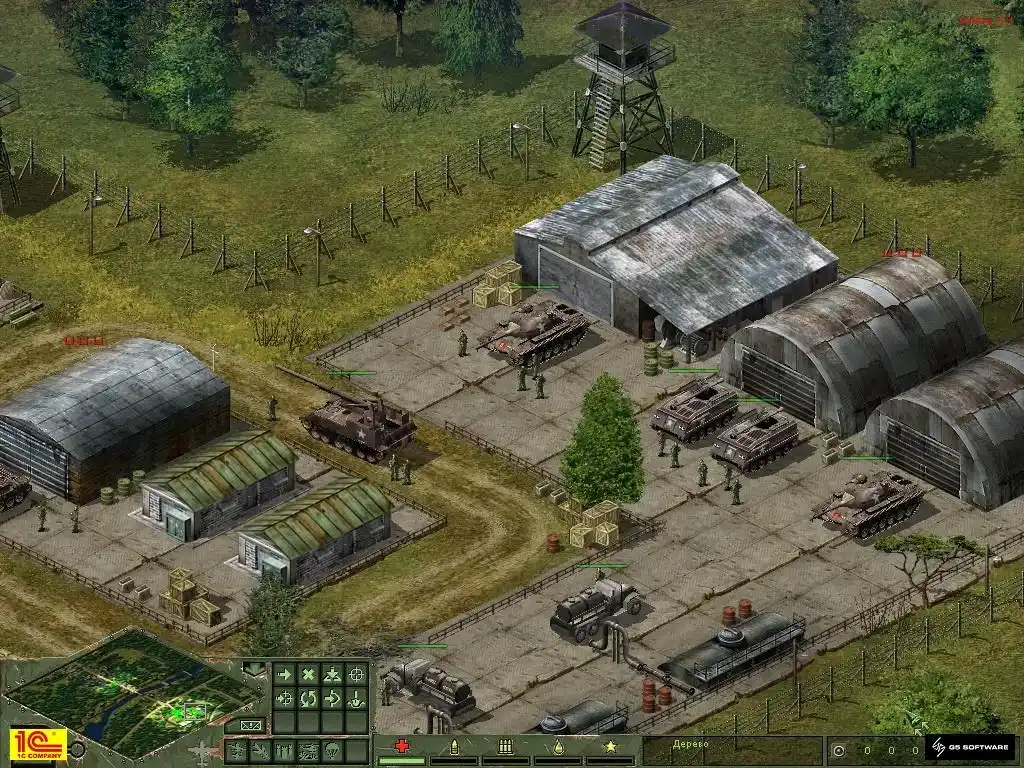Click the round button beside the 1C logo
Image resolution: width=1024 pixels, height=768 pixels.
click(x=79, y=748)
